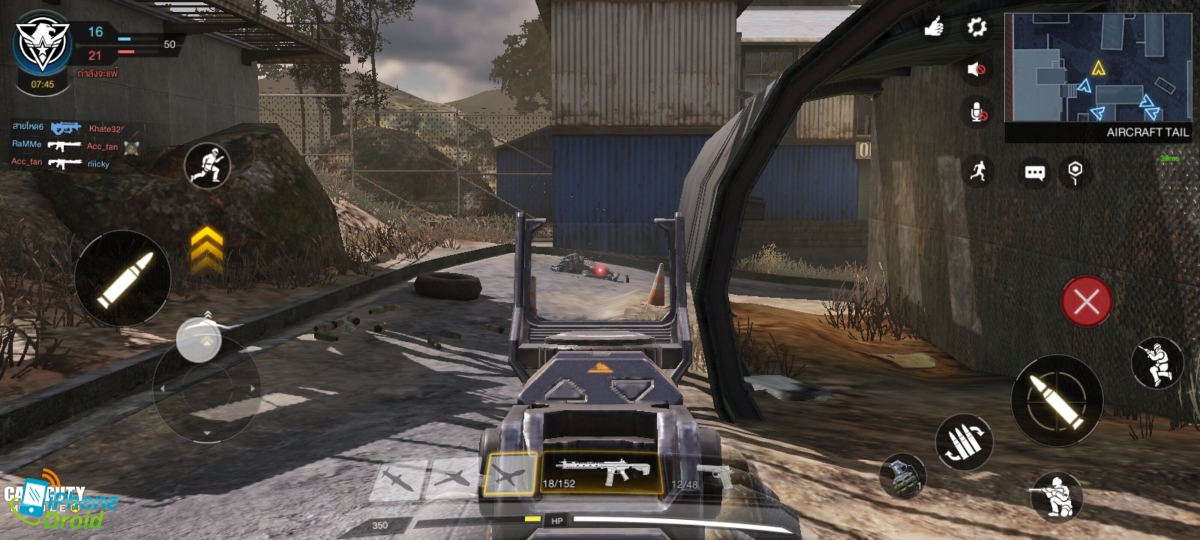Expand the Aircraft Tail minimap
The height and width of the screenshot is (540, 1200).
[x=1097, y=68]
